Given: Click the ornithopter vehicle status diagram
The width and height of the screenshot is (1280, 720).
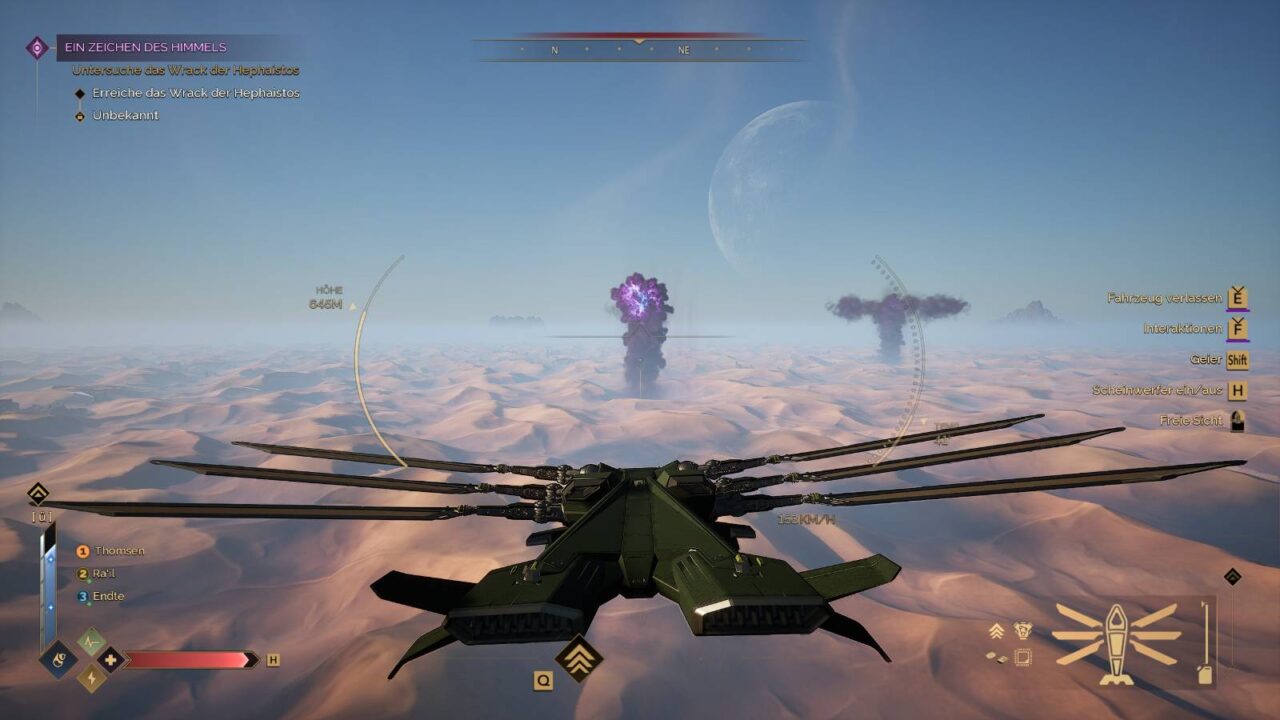Looking at the screenshot, I should [x=1116, y=642].
